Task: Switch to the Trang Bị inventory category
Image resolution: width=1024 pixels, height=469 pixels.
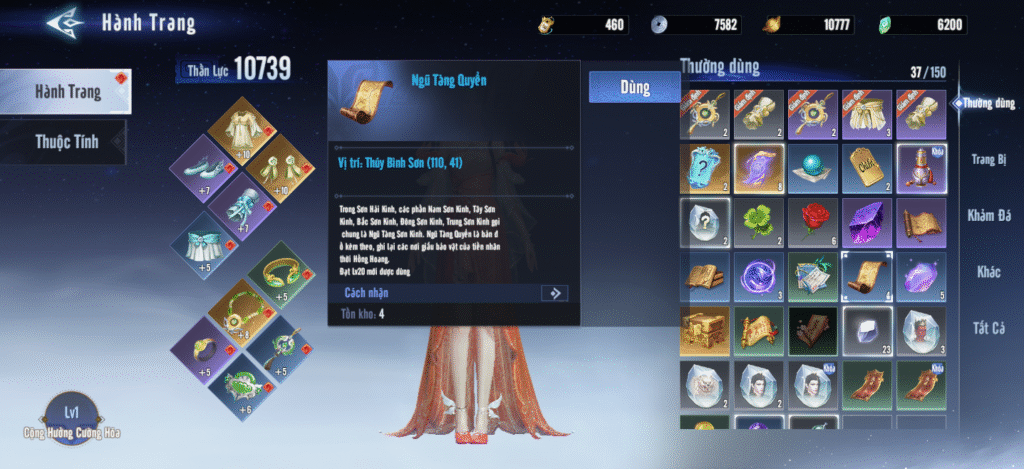Action: tap(989, 159)
